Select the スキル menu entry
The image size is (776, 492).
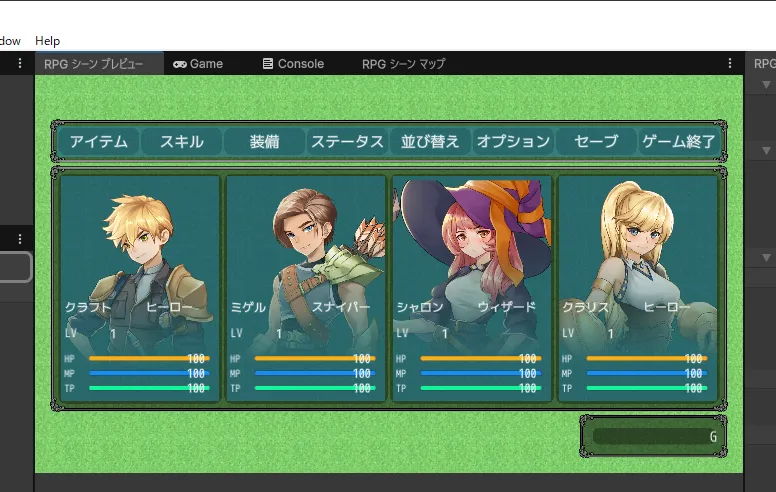(x=181, y=141)
